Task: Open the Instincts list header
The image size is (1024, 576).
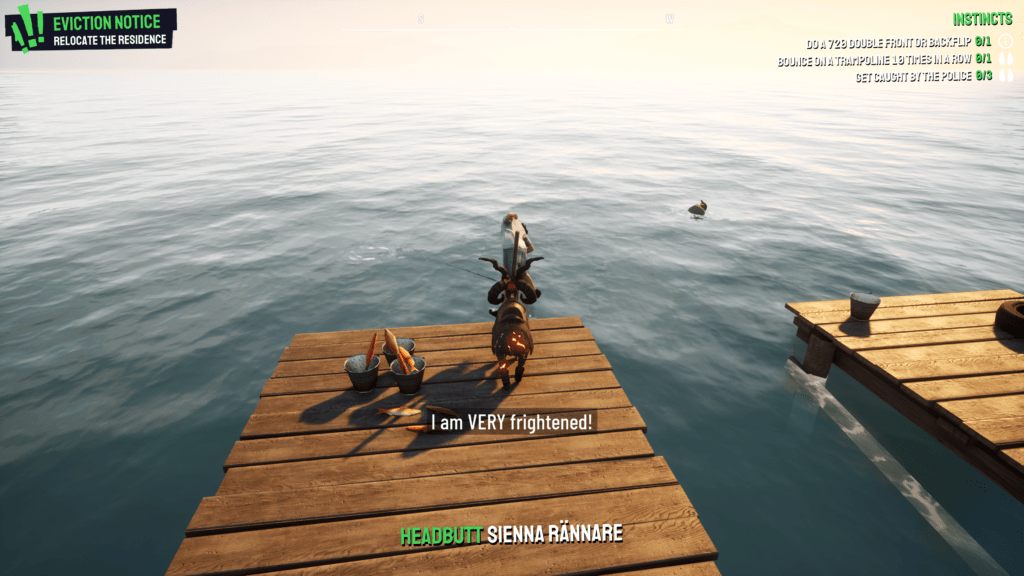Action: coord(982,20)
